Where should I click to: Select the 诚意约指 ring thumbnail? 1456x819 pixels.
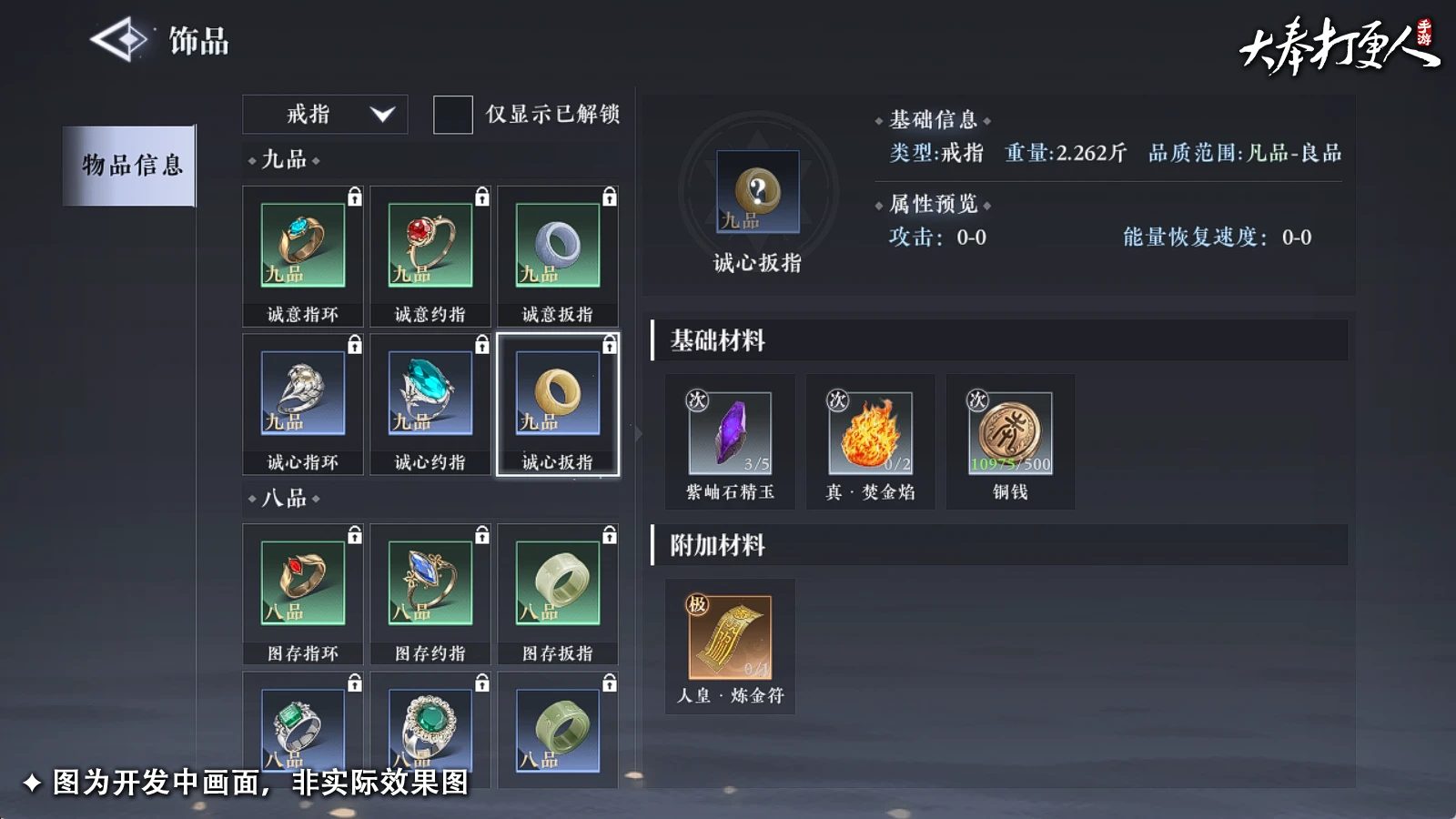430,244
